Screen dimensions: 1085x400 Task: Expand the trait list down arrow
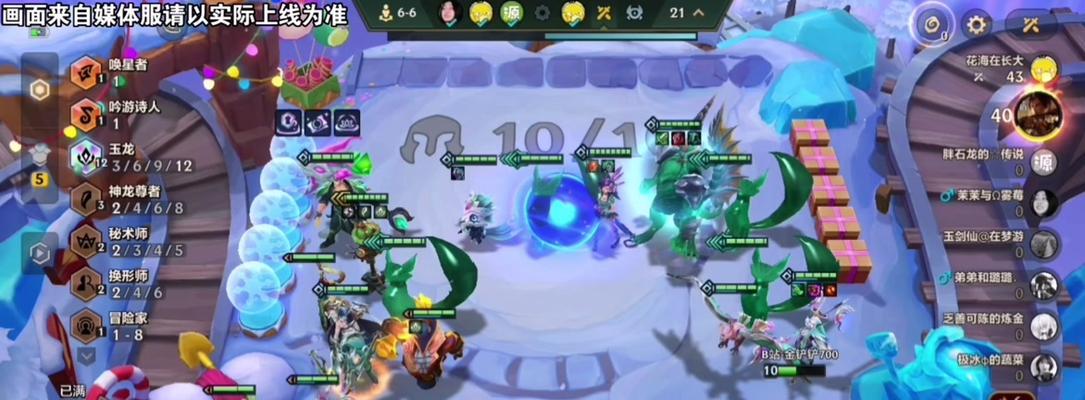86,354
